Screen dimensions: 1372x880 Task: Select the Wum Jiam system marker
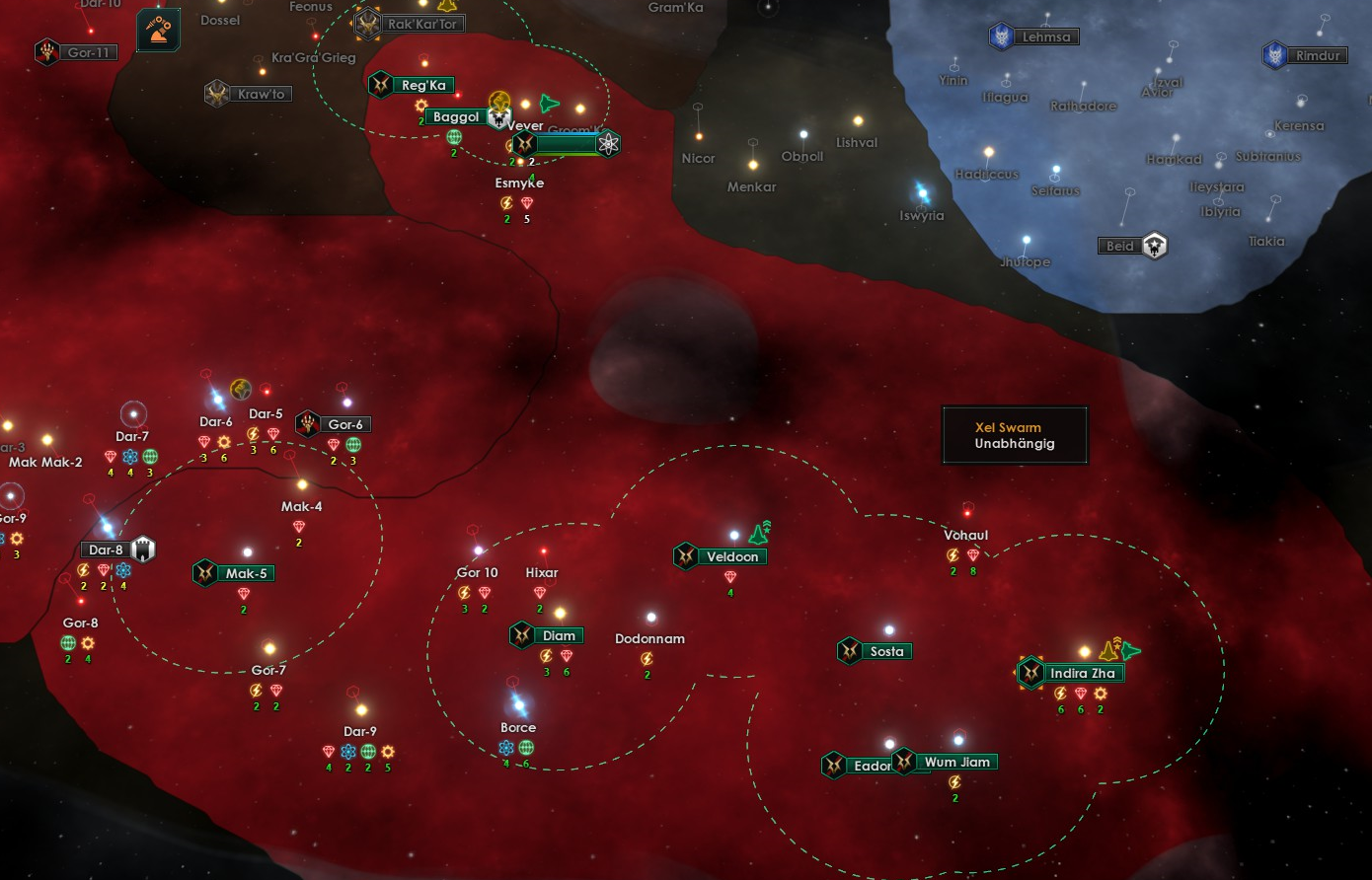pos(904,762)
